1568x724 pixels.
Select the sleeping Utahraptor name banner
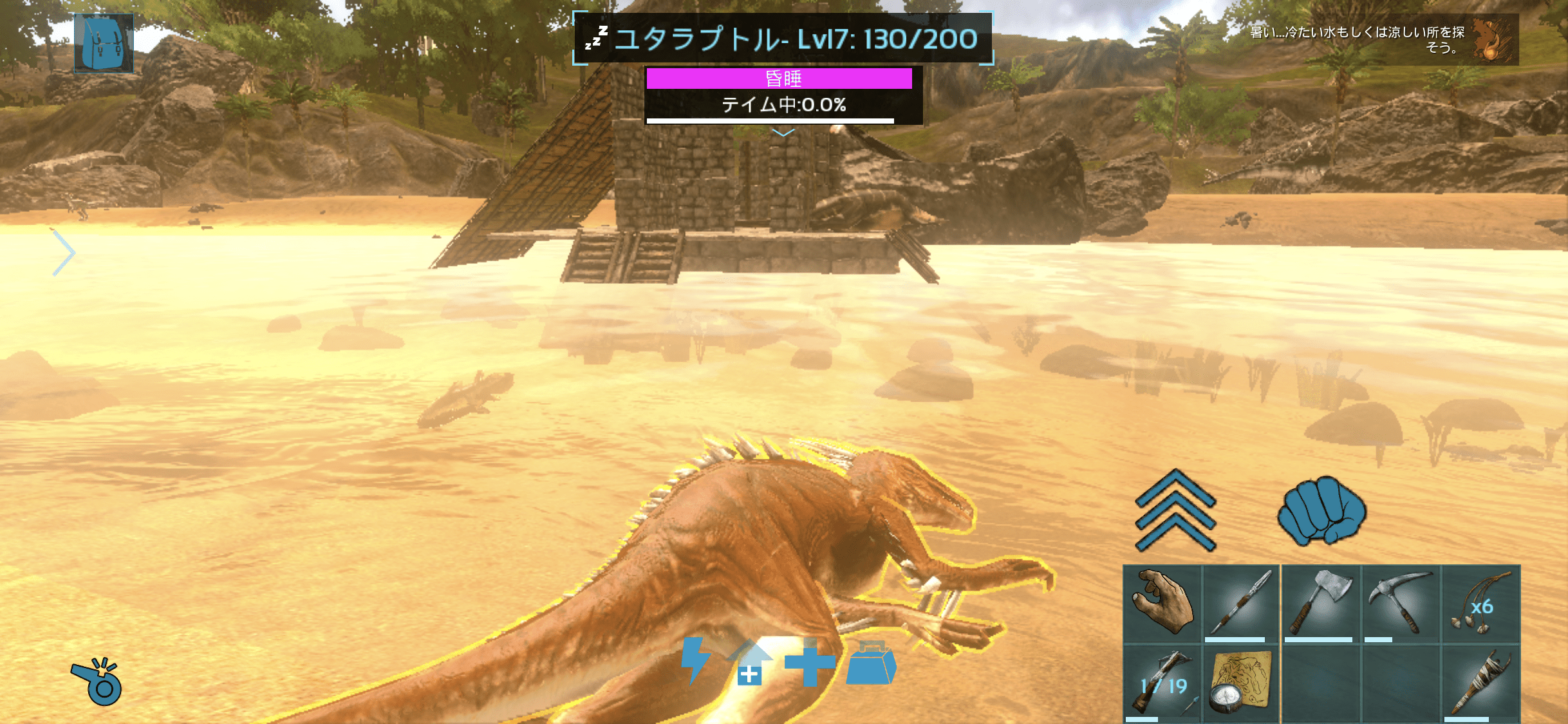pos(783,39)
